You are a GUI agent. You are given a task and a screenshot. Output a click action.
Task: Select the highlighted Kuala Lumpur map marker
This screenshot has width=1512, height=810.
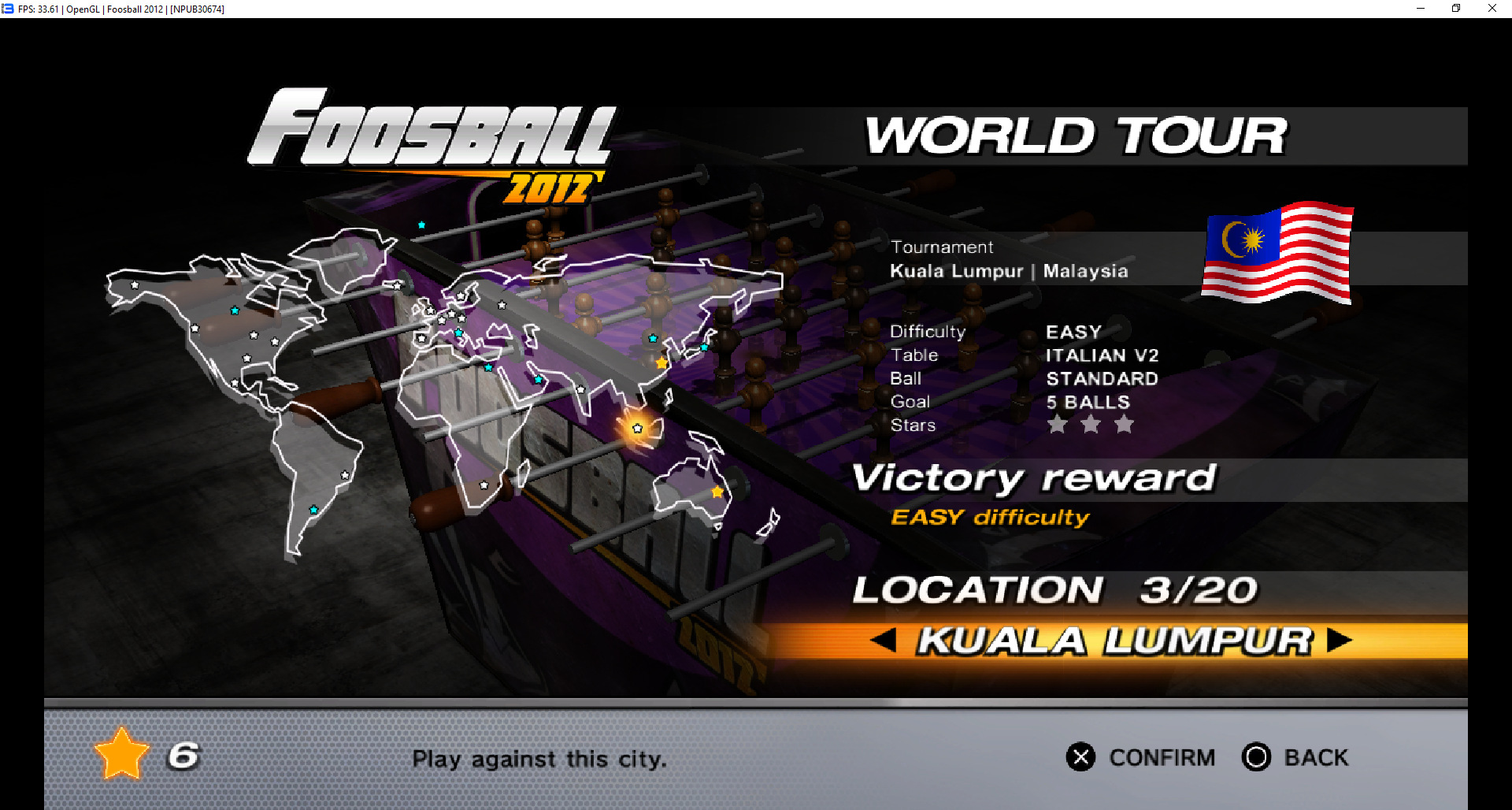(x=637, y=429)
